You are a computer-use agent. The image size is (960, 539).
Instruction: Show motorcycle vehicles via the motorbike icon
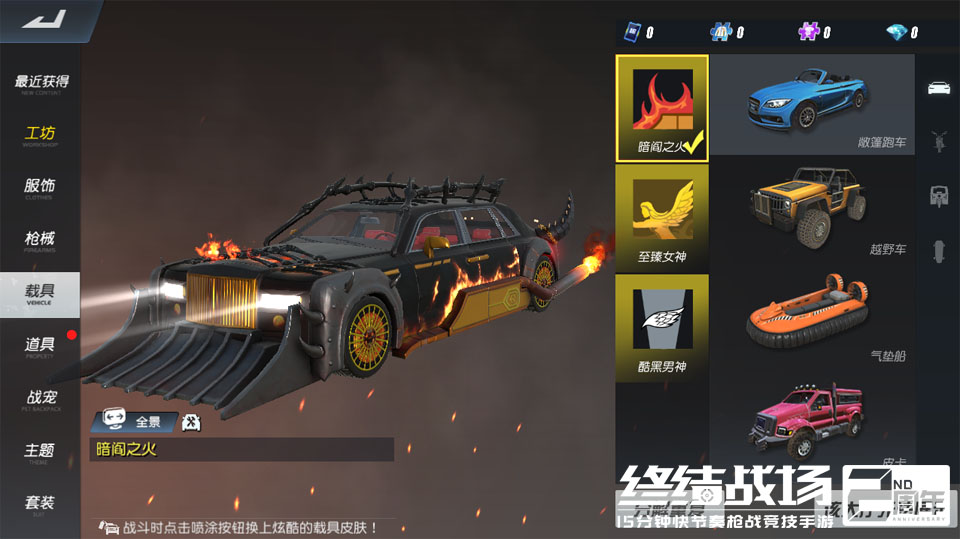pos(938,139)
